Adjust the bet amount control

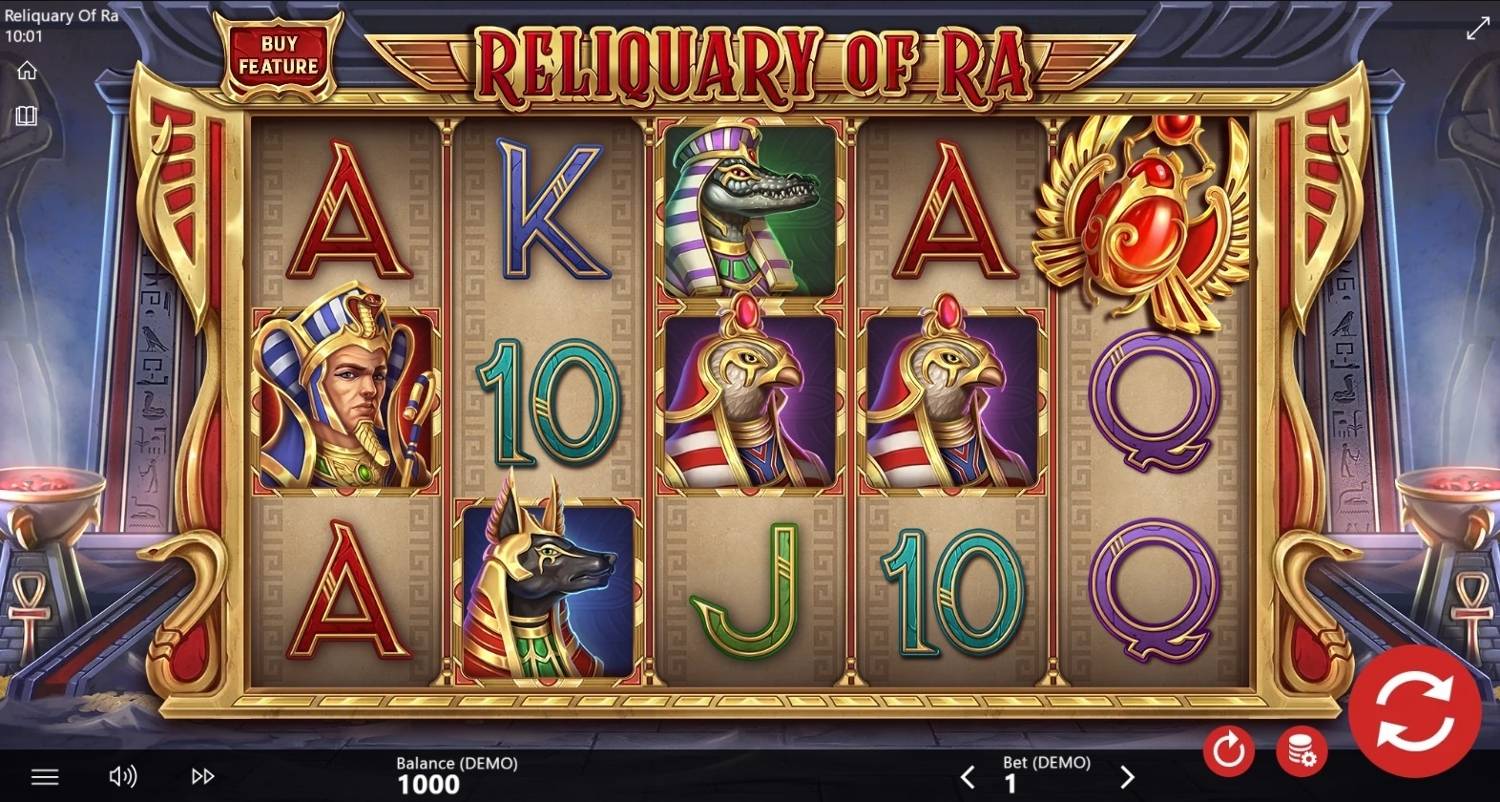pos(1047,775)
